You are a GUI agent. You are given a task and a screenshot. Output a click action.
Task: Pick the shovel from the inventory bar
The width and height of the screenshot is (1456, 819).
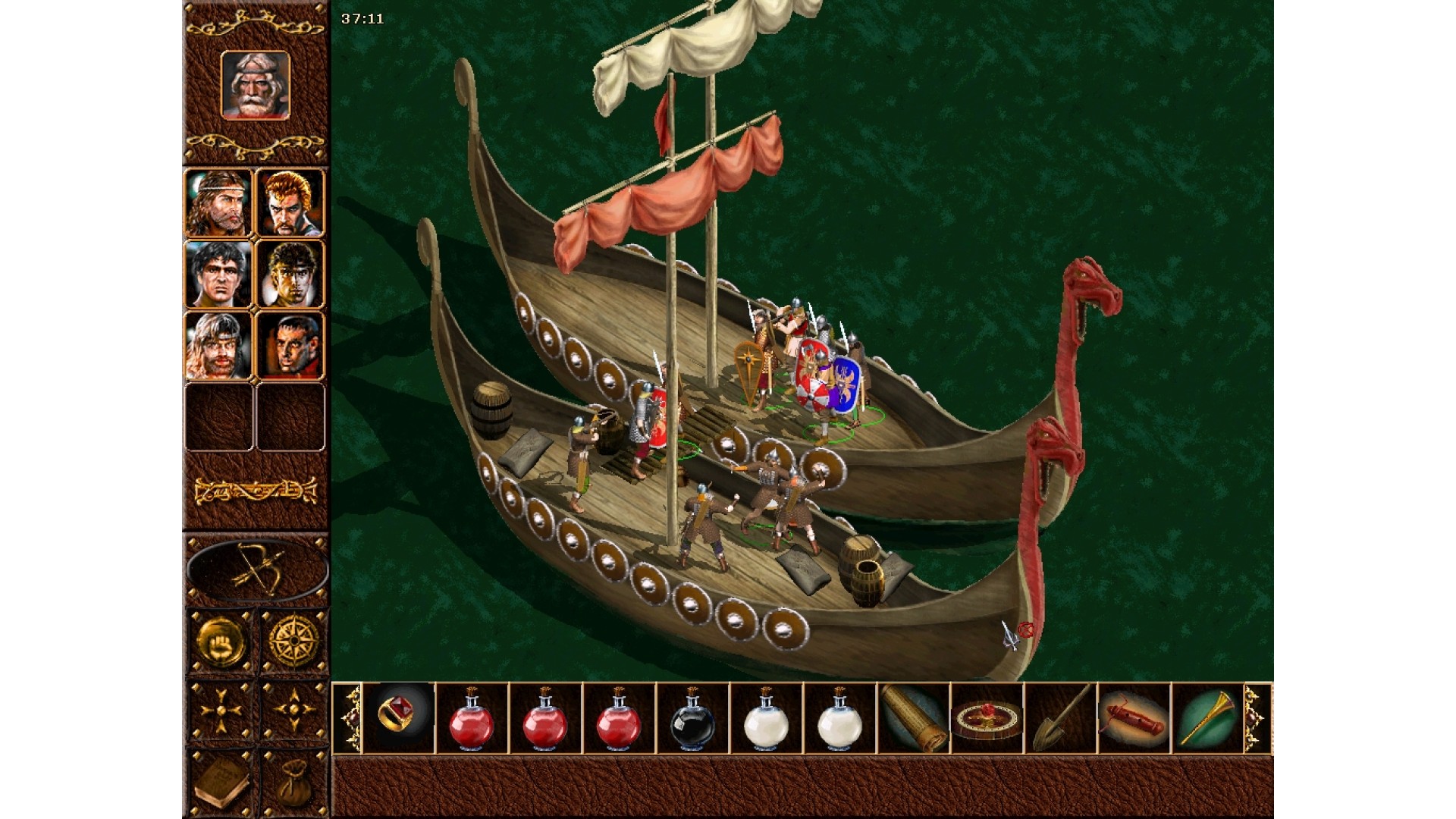tap(1060, 717)
